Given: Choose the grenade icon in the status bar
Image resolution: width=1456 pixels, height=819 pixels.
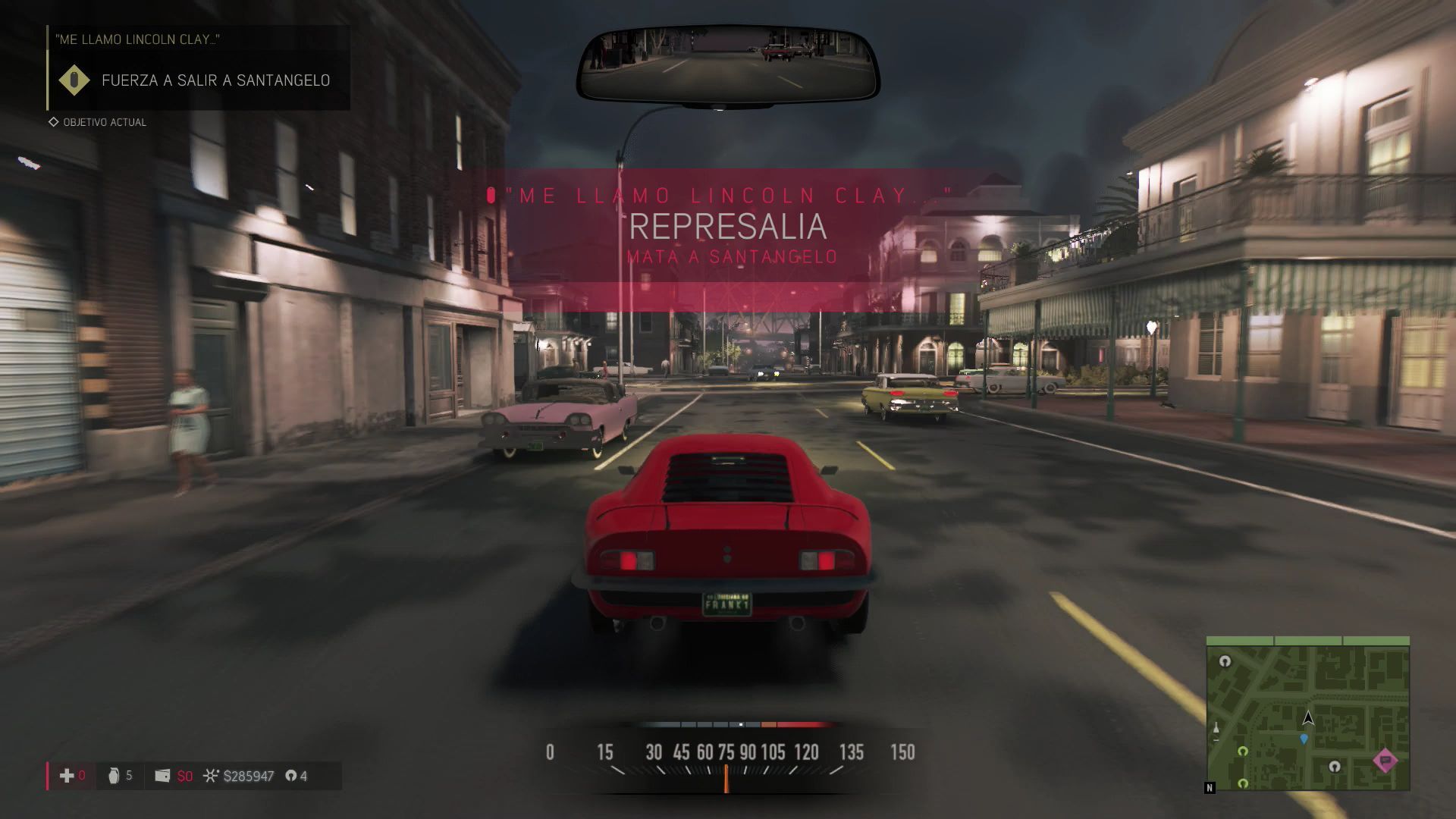Looking at the screenshot, I should (114, 776).
